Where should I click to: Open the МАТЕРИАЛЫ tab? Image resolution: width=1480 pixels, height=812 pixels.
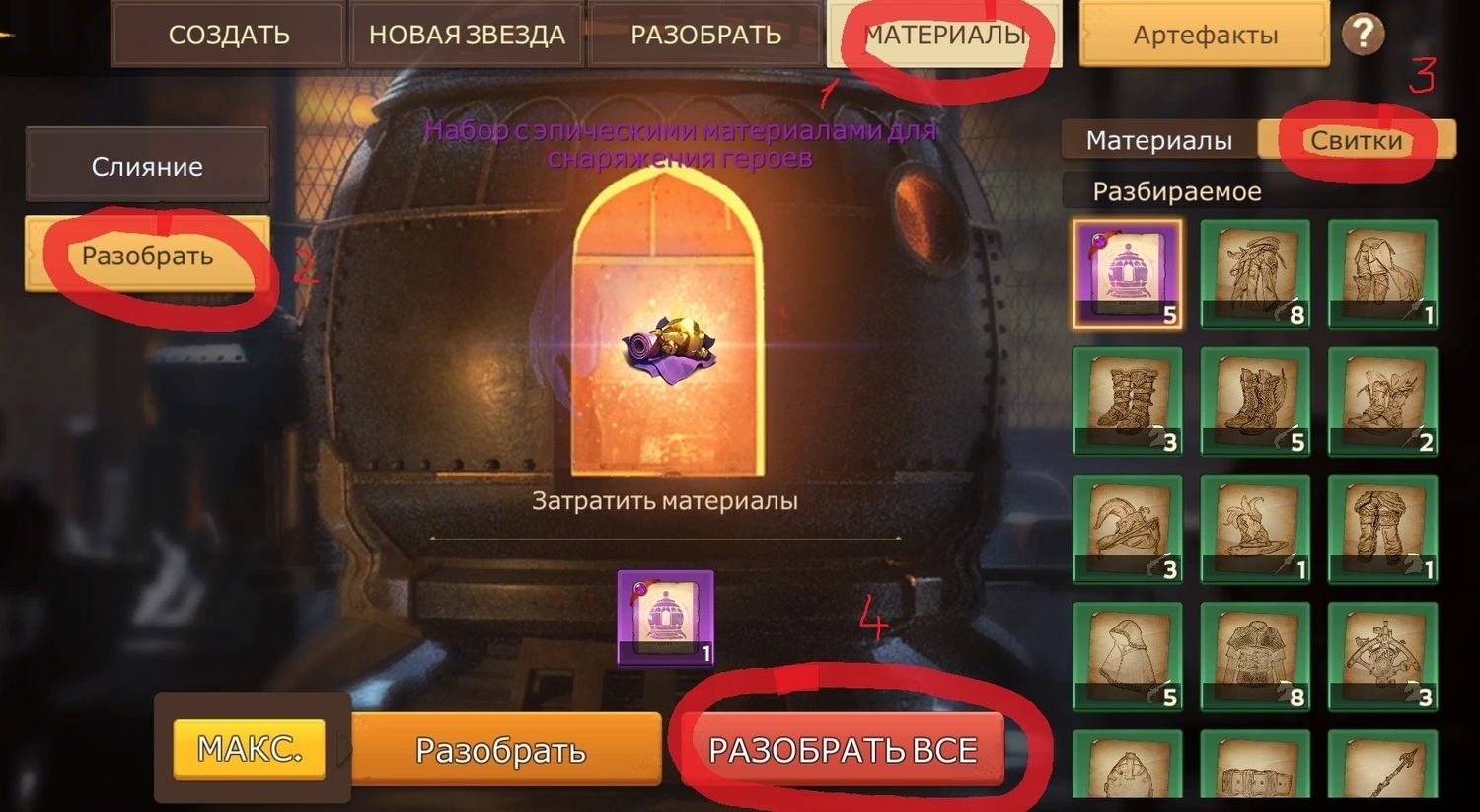(943, 36)
